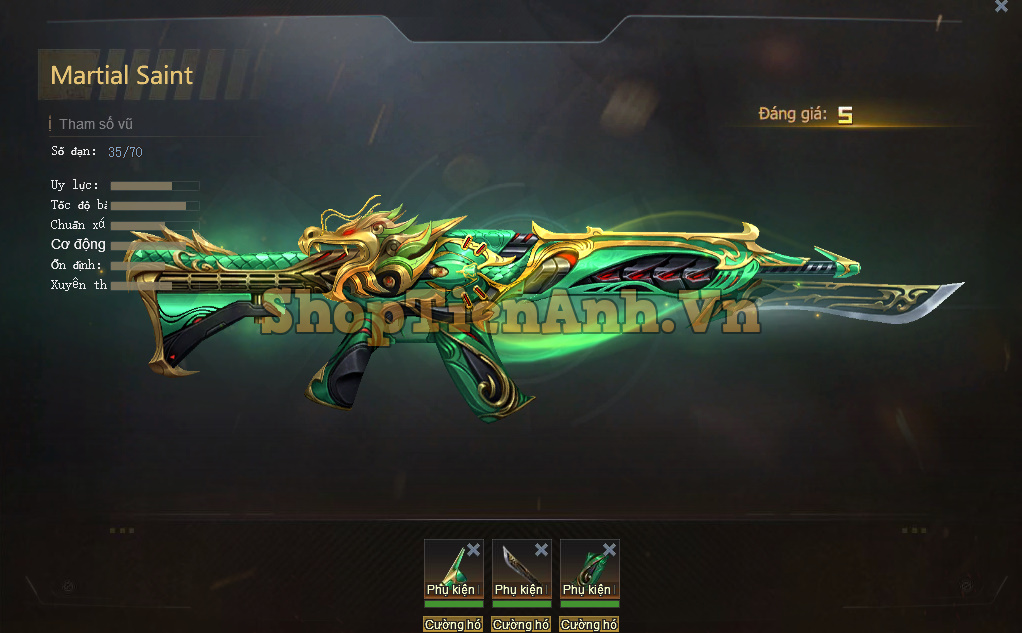Viewport: 1022px width, 633px height.
Task: Remove the green muzzle spike accessory
Action: click(473, 550)
